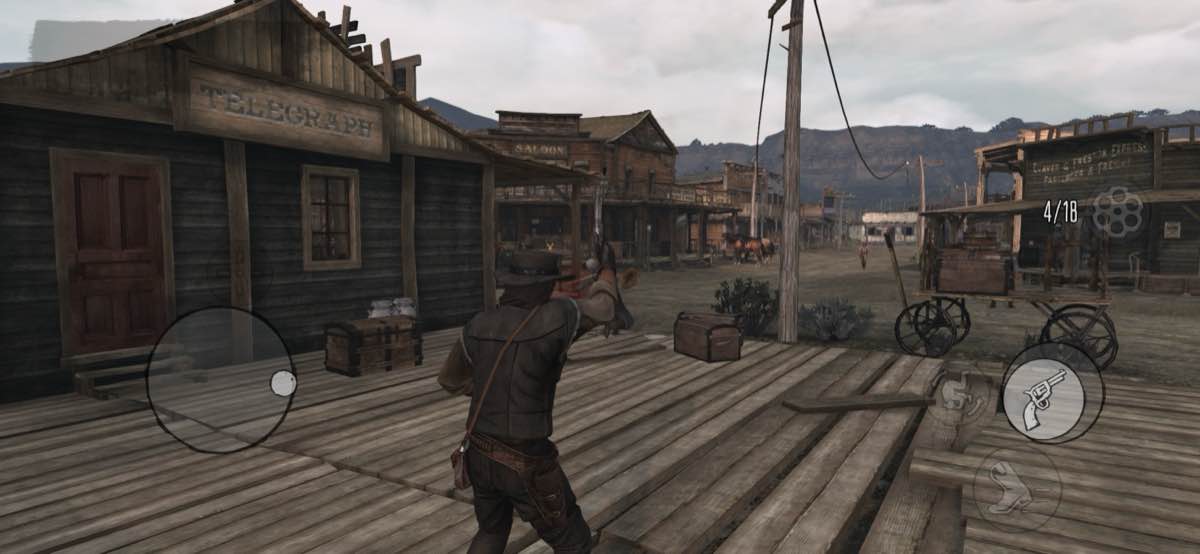Tap the faint crouching figure button
This screenshot has width=1200, height=554.
coord(958,391)
